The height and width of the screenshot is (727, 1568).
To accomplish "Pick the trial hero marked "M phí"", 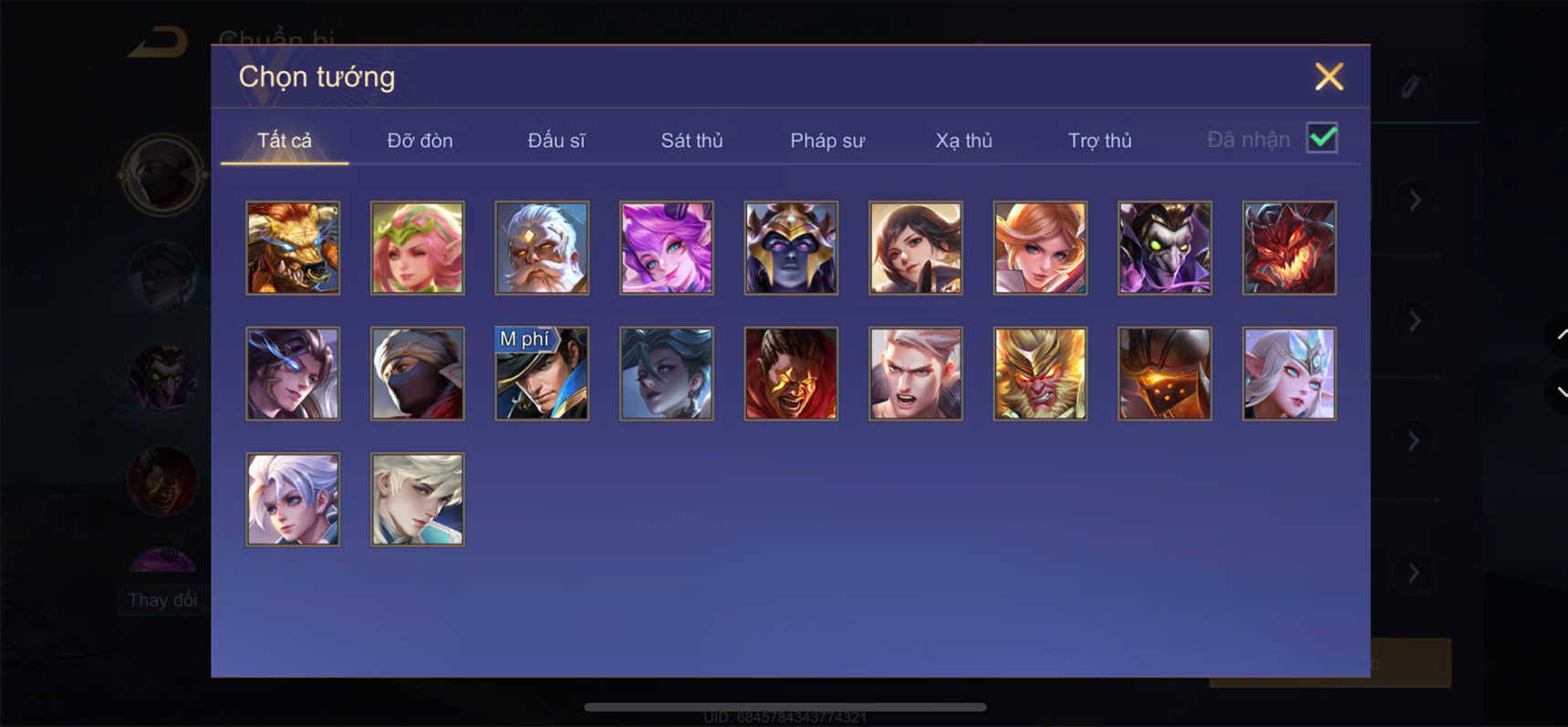I will tap(541, 372).
